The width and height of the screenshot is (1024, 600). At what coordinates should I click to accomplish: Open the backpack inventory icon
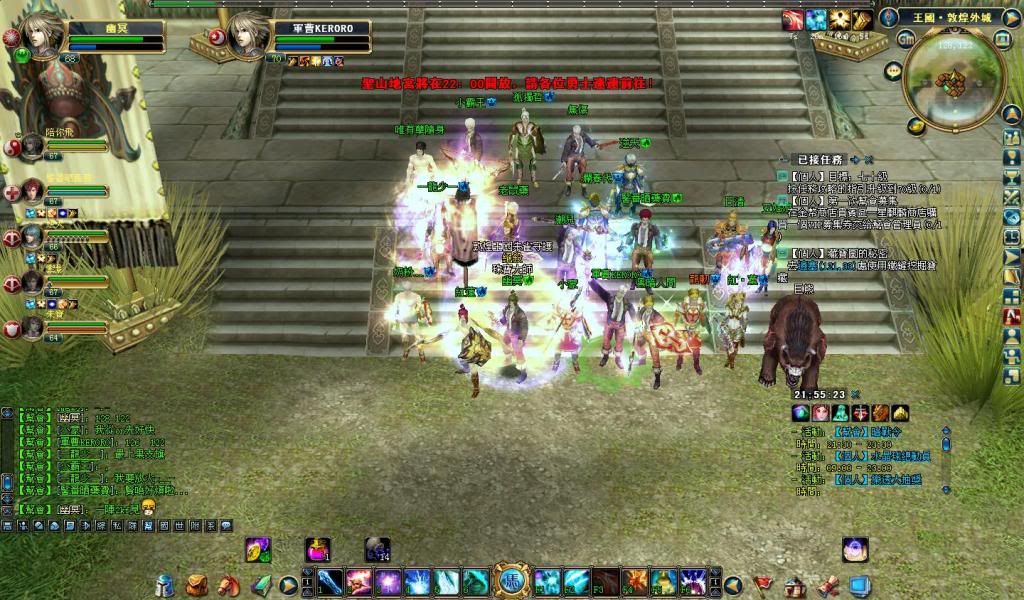[x=197, y=584]
